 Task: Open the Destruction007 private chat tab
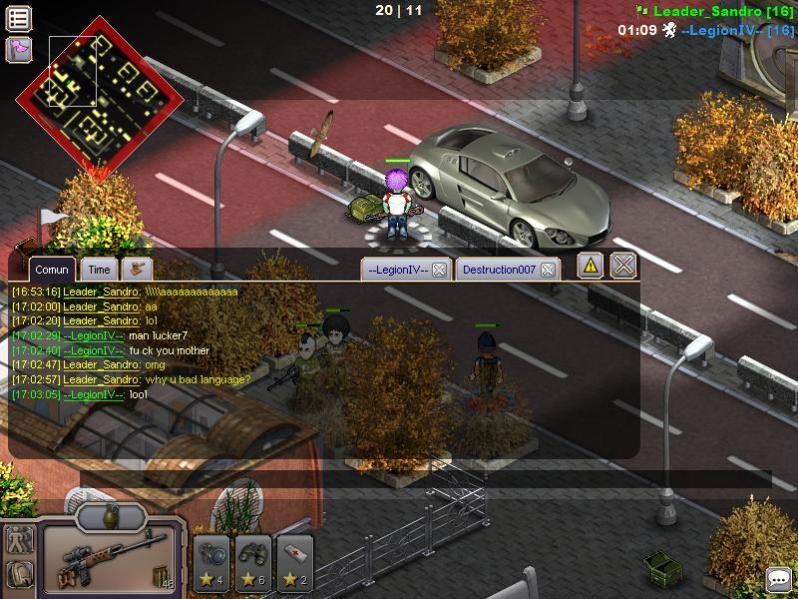(499, 270)
